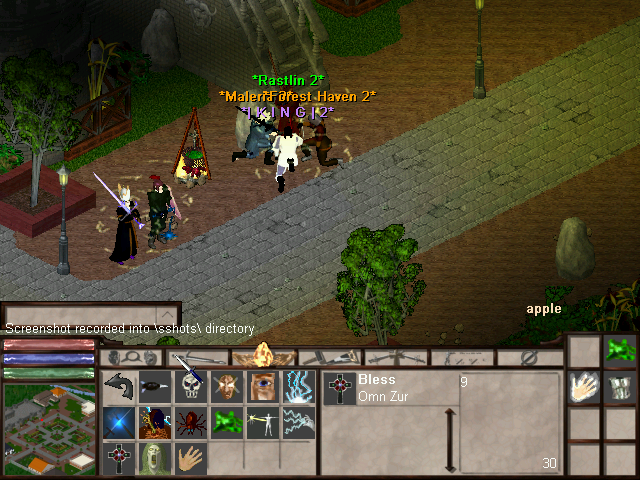Click the golden winged gem emblem
640x480 pixels.
tap(265, 356)
